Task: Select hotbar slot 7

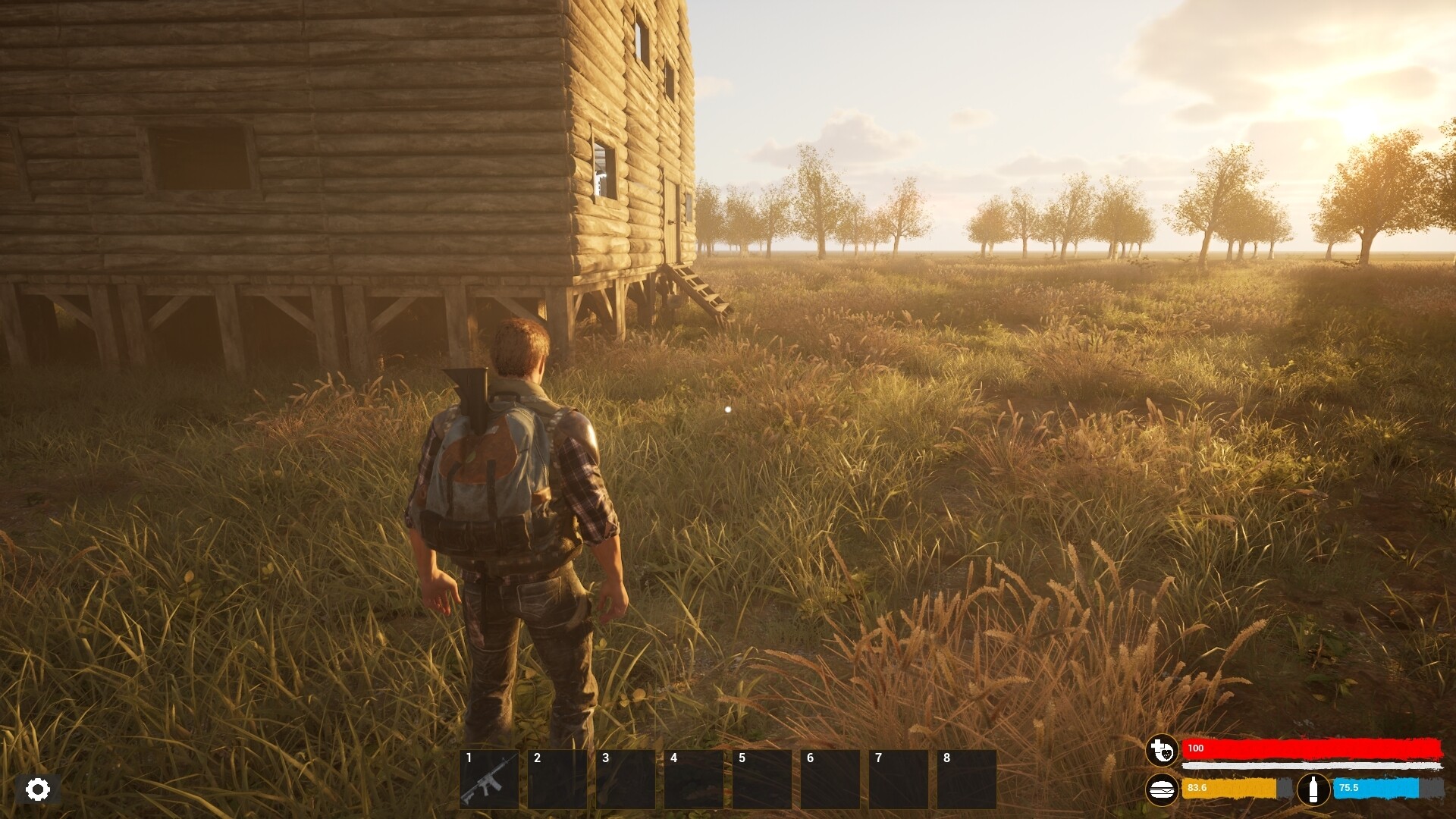Action: 900,779
